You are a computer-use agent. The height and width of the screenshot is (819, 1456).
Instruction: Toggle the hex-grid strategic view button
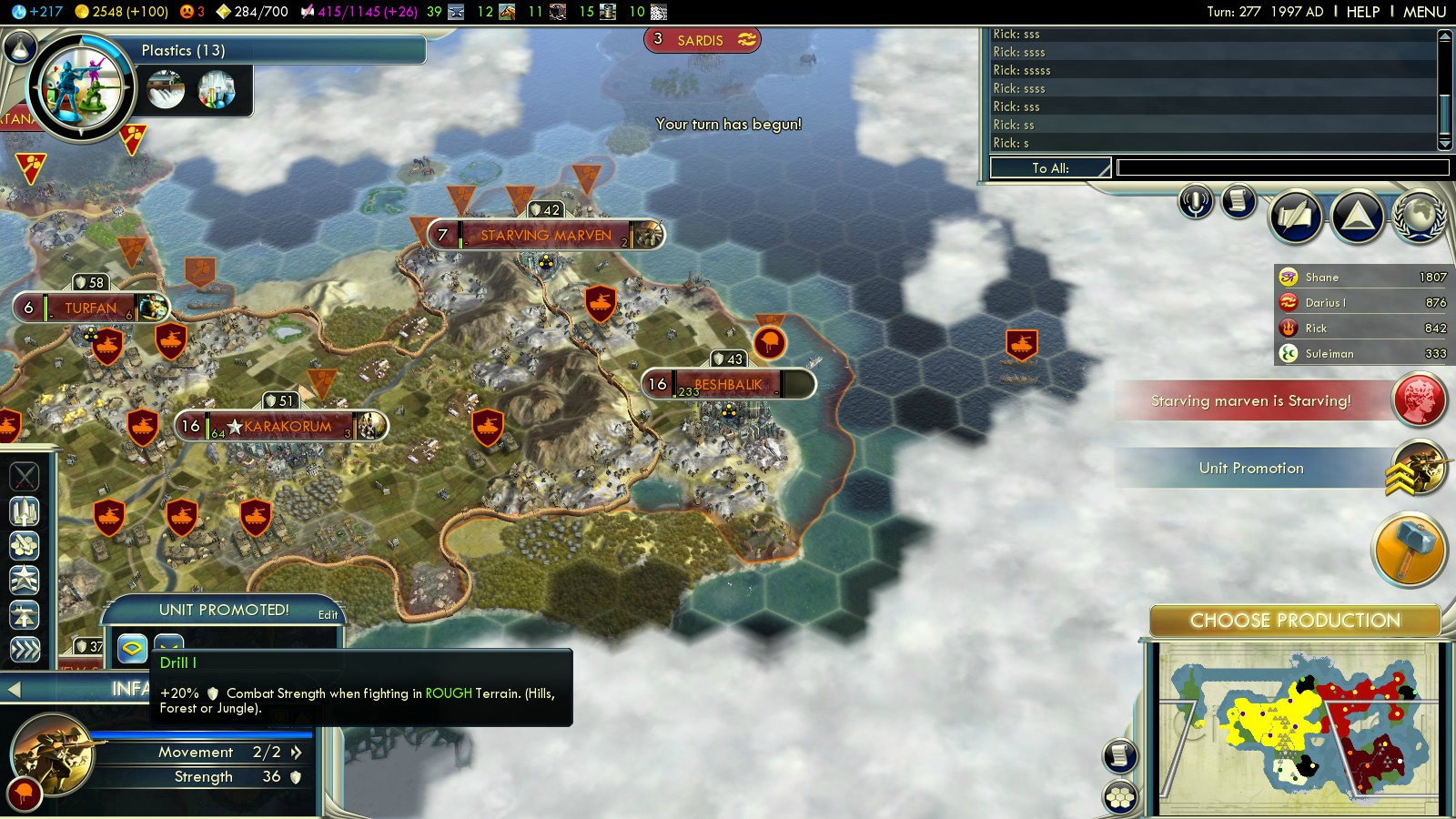[1121, 797]
